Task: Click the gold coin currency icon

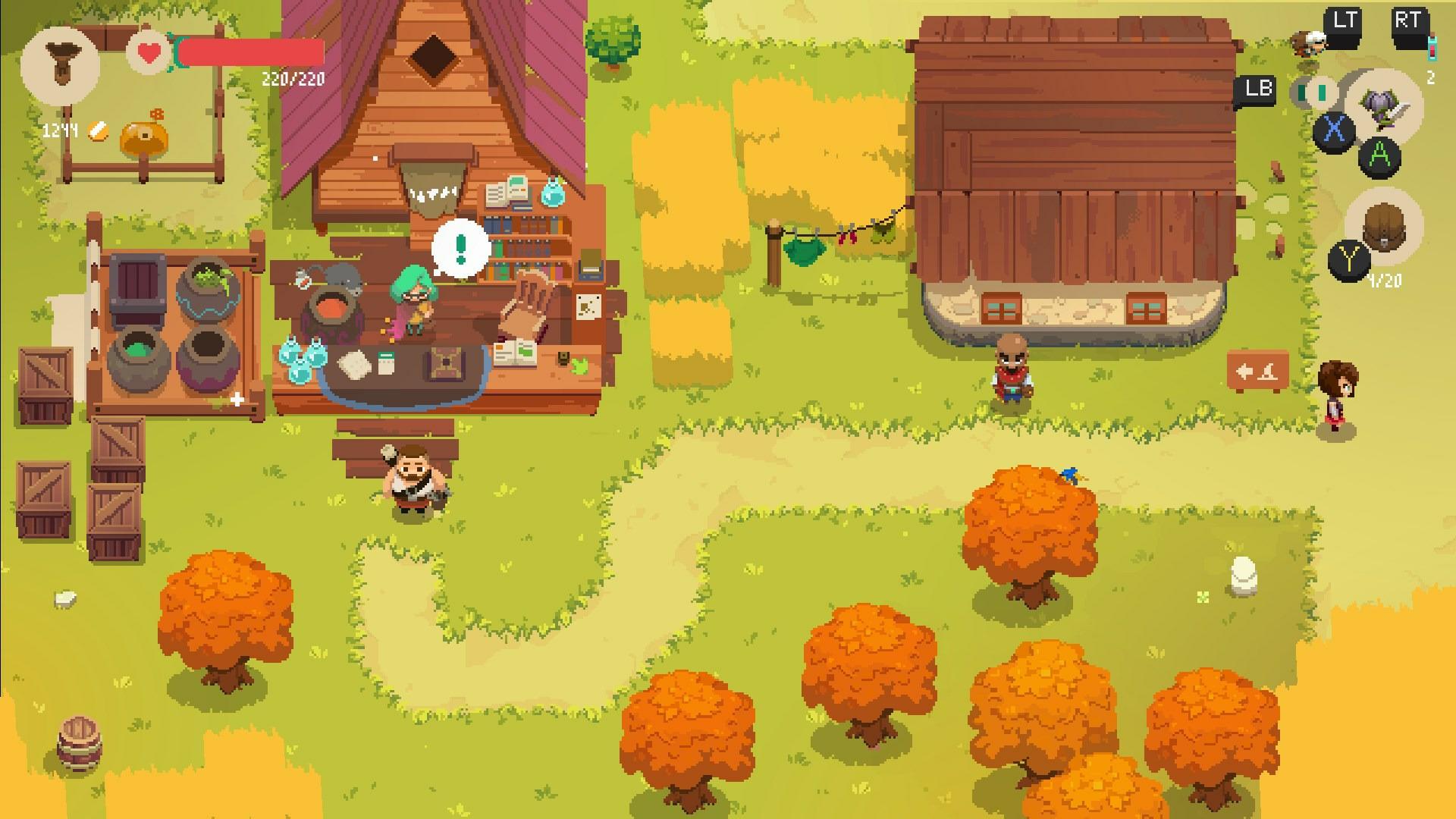Action: 97,131
